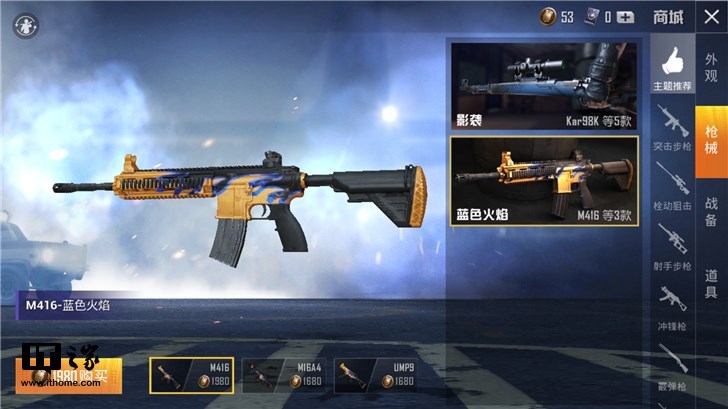Select the 主题推荐 thumbs-up category
This screenshot has height=409, width=728.
tap(672, 66)
